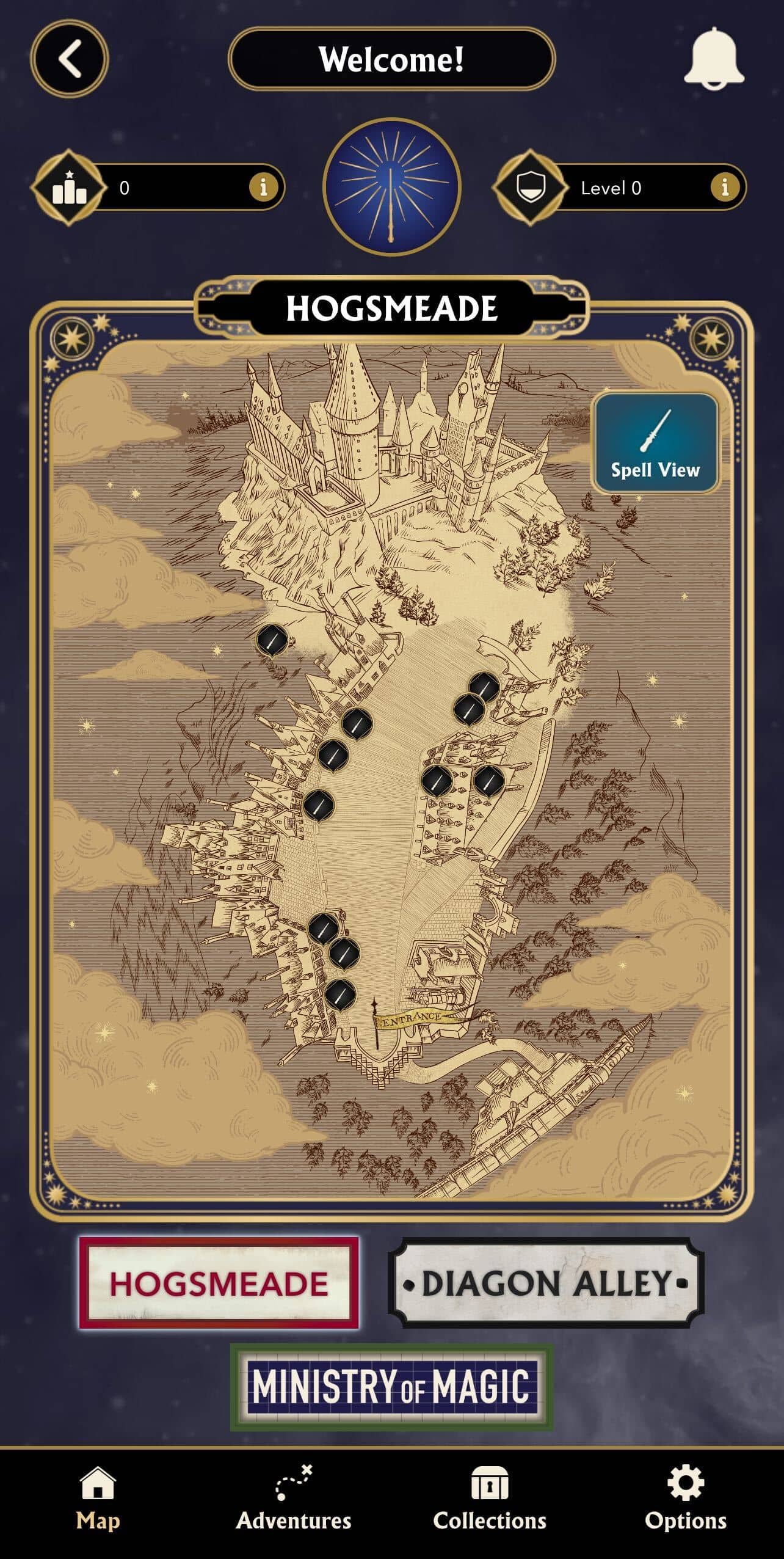Expand info about Level 0 progress
784x1559 pixels.
coord(724,188)
